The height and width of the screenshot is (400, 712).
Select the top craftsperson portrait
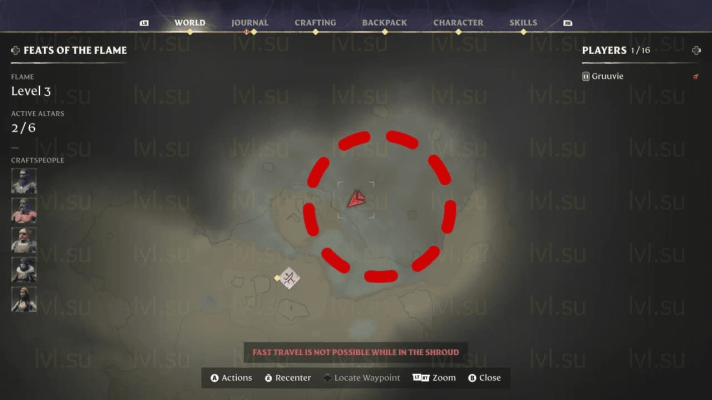(x=24, y=181)
